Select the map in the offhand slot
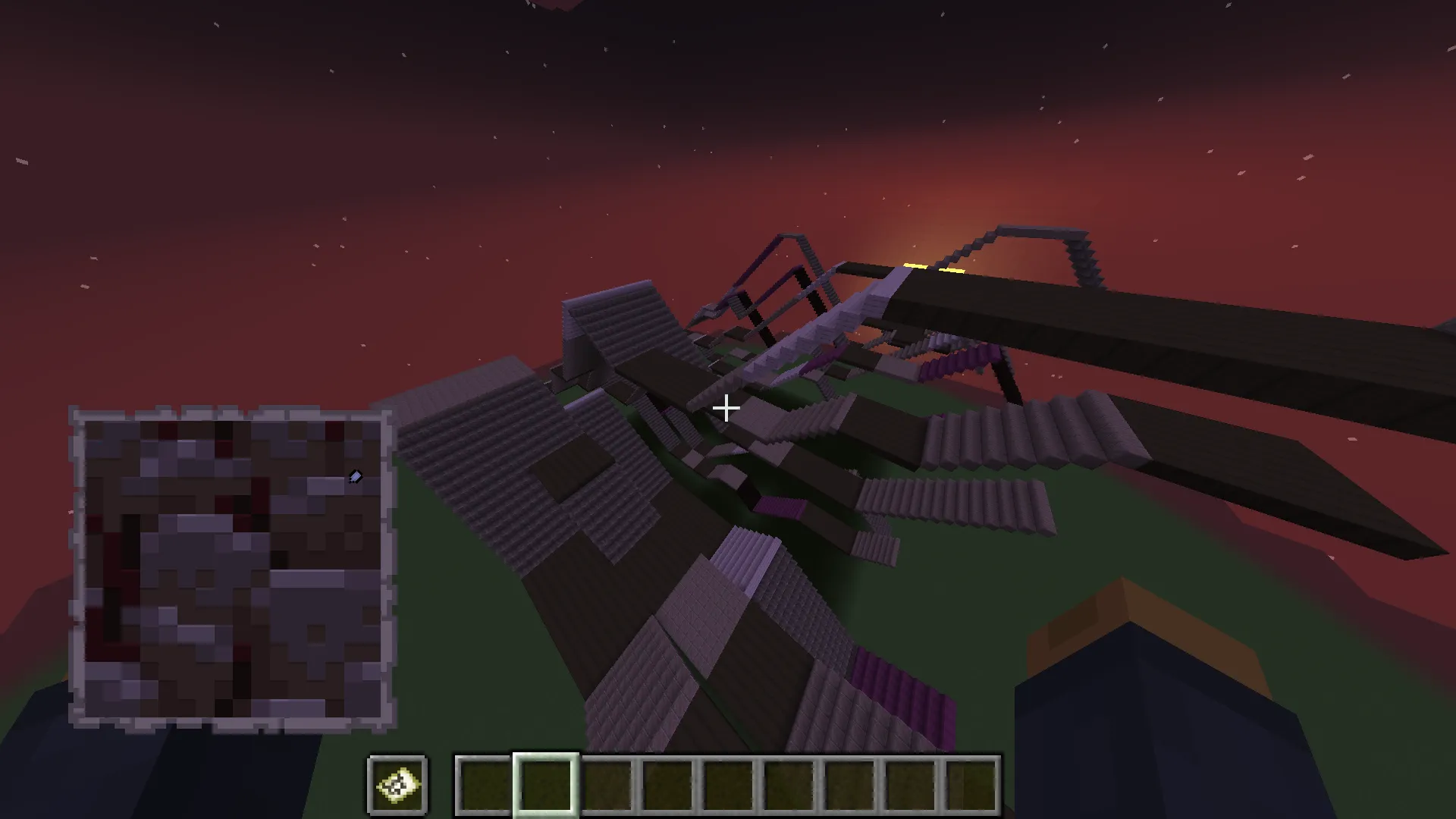The width and height of the screenshot is (1456, 819). click(x=397, y=786)
